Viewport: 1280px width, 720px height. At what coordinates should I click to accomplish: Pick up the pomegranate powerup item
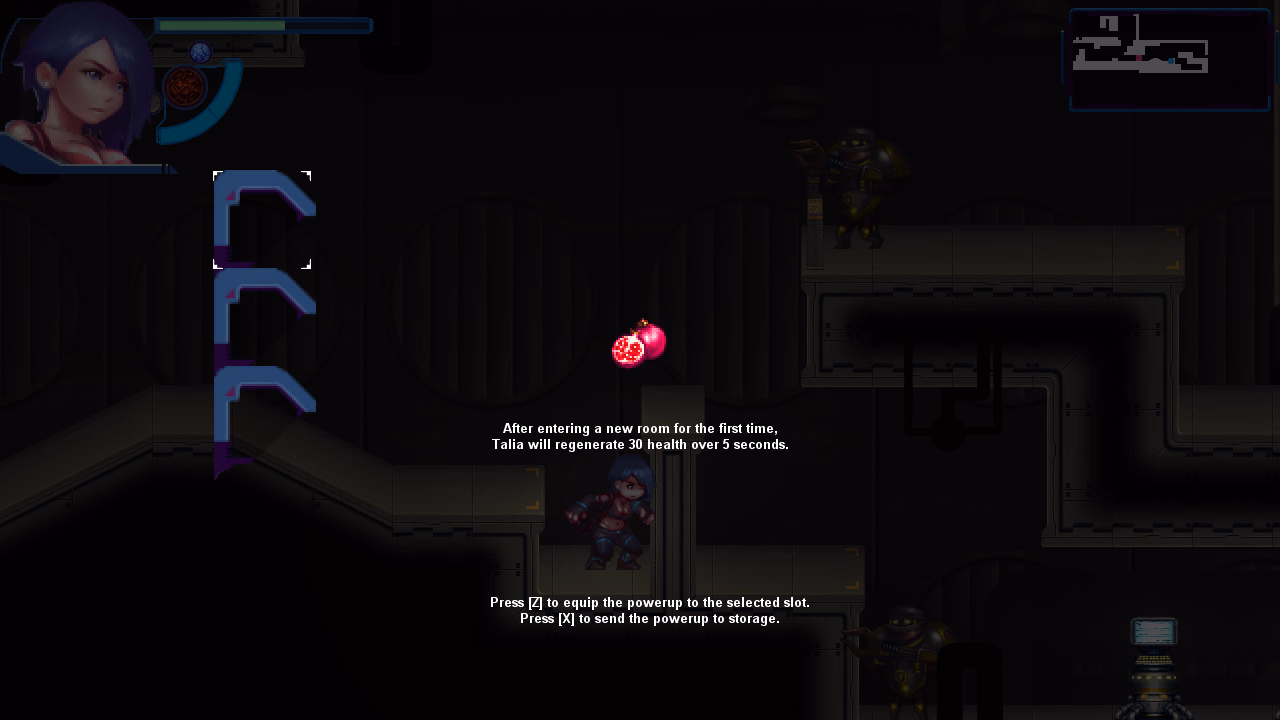click(637, 342)
